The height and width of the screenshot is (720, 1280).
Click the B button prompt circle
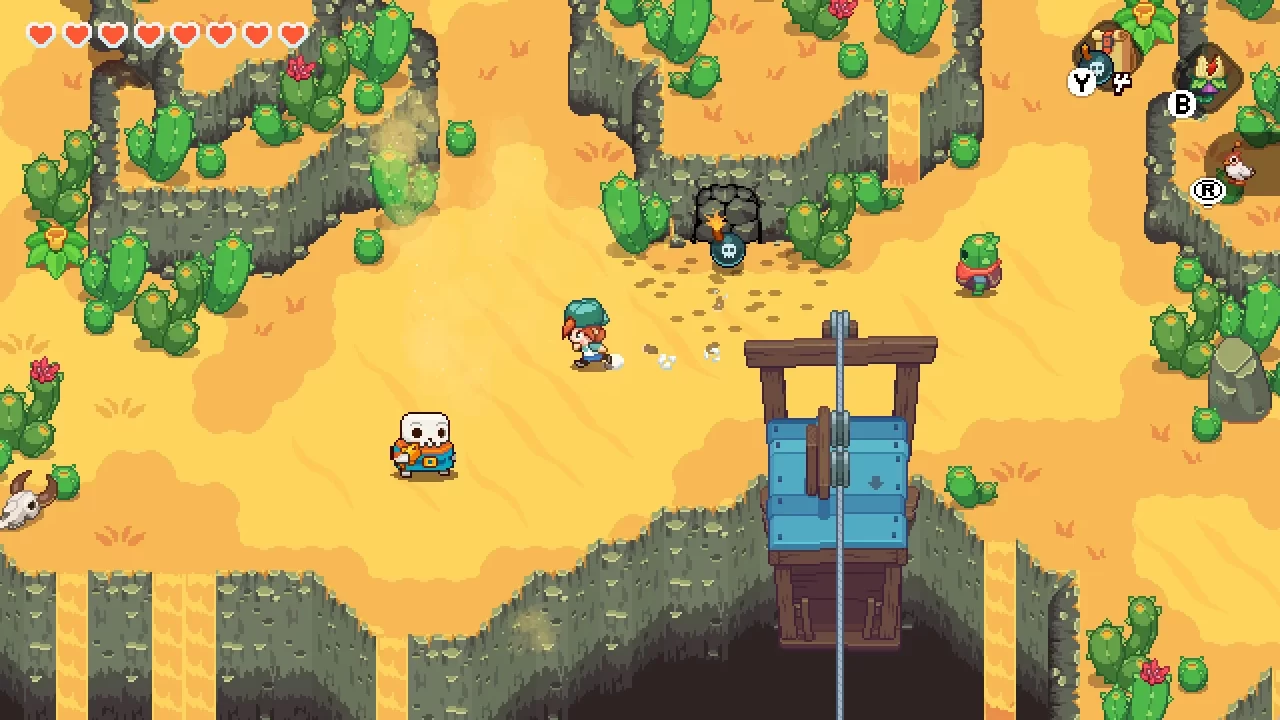click(x=1180, y=104)
